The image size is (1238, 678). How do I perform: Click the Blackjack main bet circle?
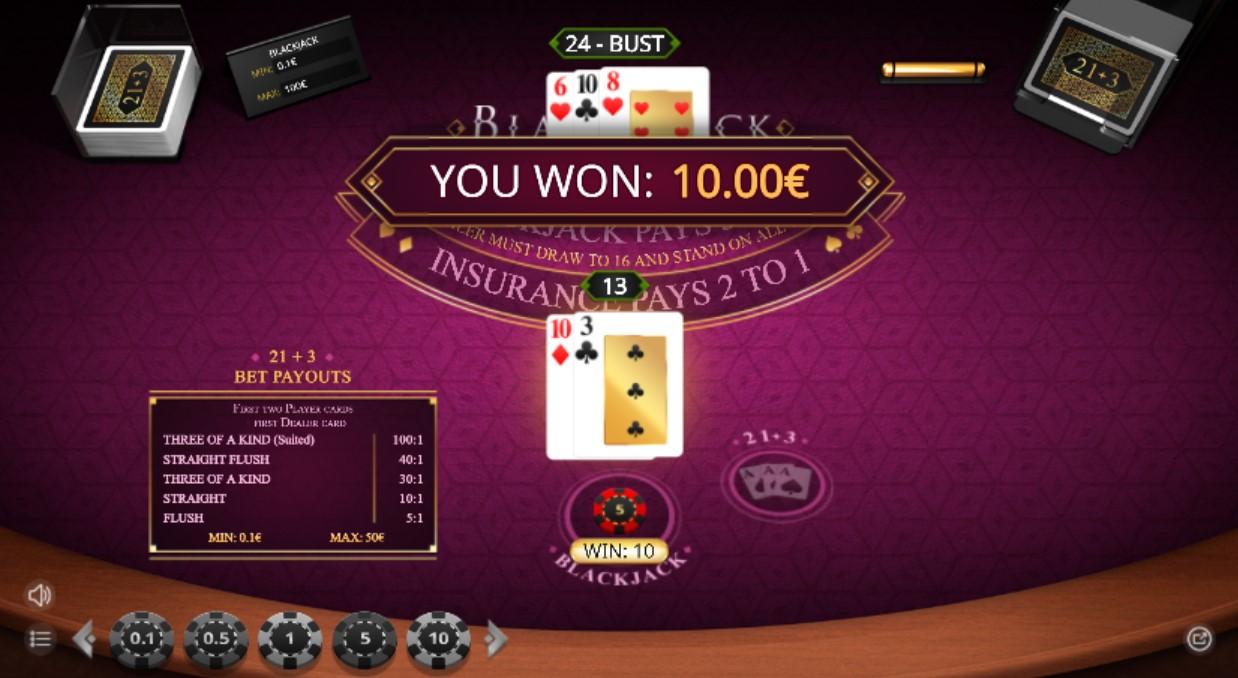pyautogui.click(x=619, y=512)
